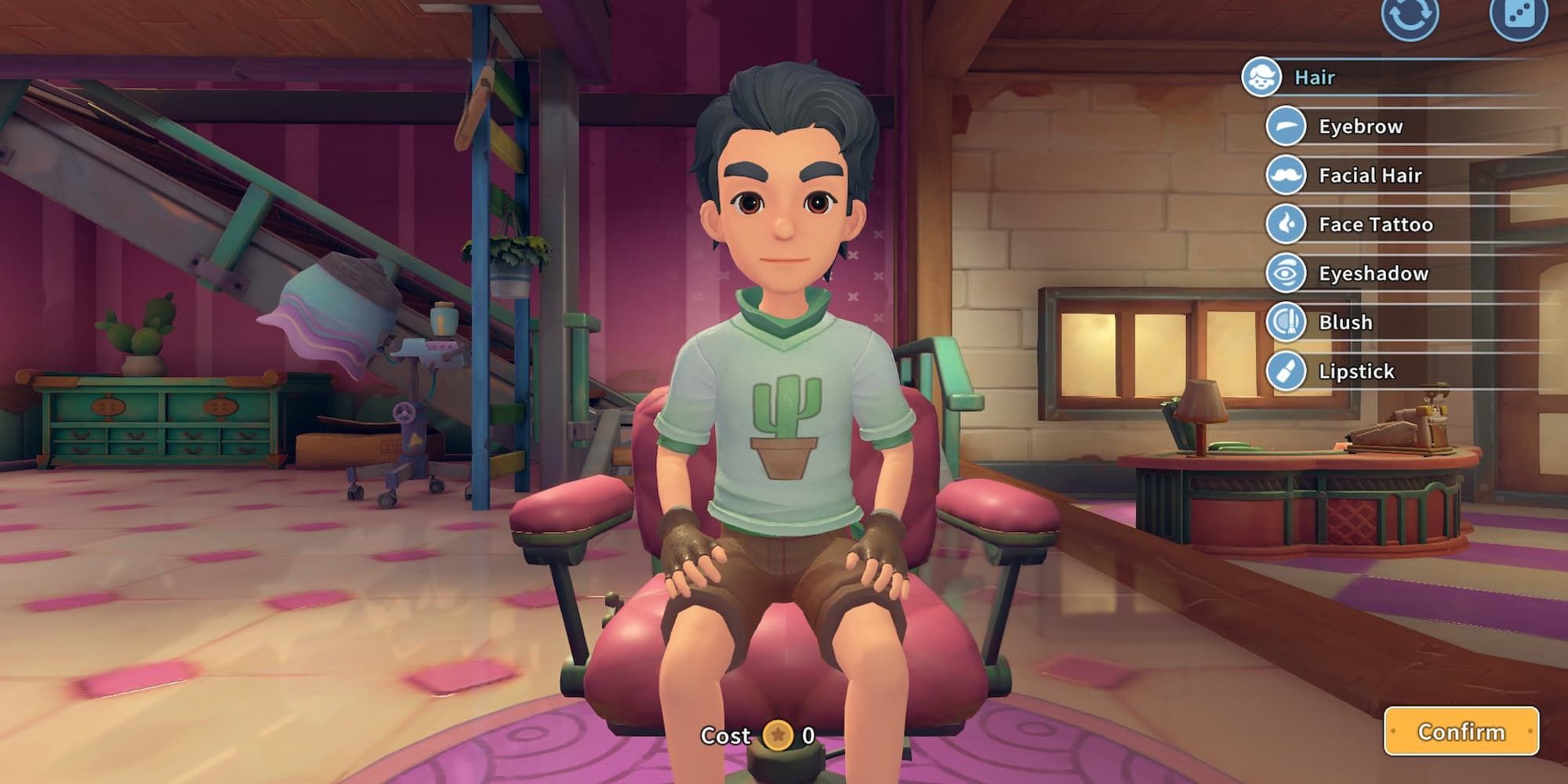Select the Eyebrow option

coord(1360,126)
